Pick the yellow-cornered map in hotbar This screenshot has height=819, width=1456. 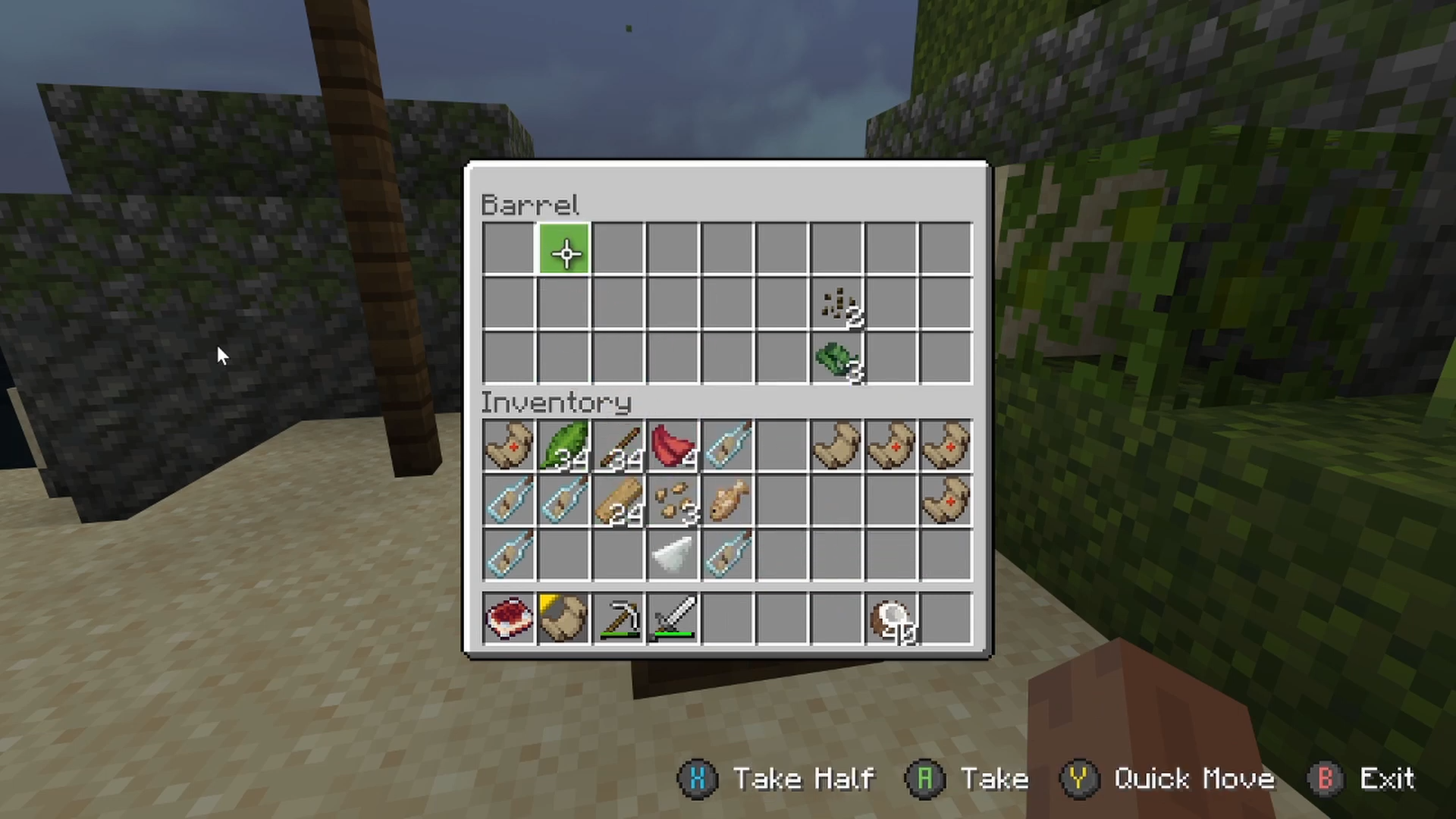point(564,618)
